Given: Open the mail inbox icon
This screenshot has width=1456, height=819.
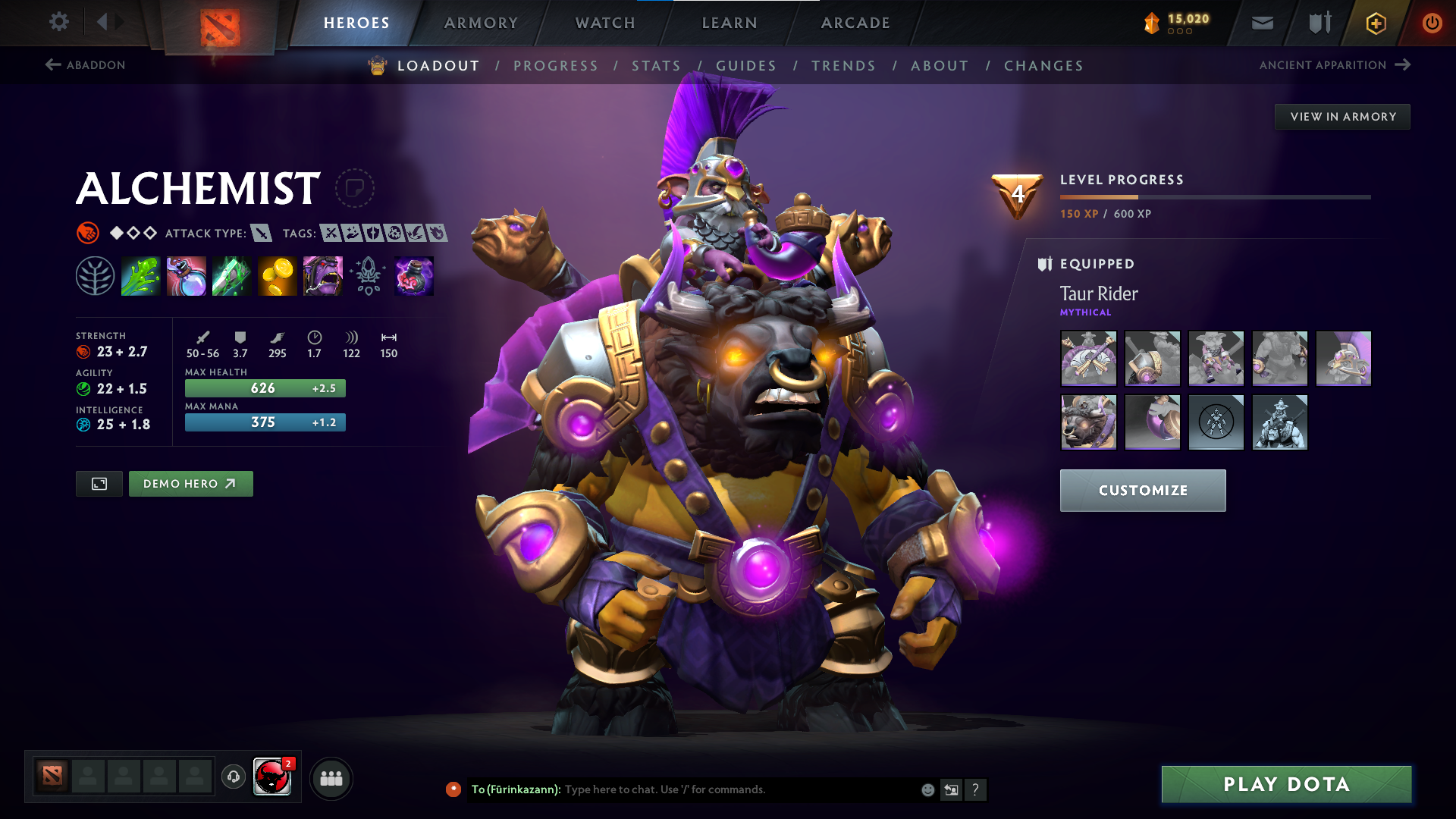Looking at the screenshot, I should click(x=1262, y=23).
